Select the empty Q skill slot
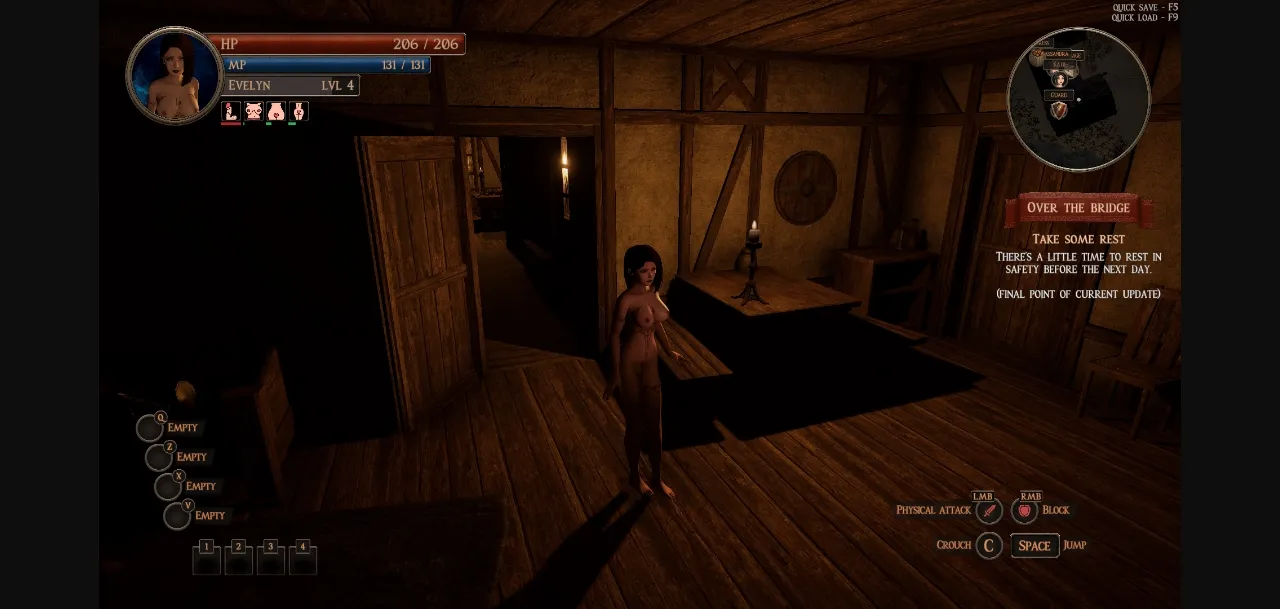Screen dimensions: 1280x609 tap(150, 429)
